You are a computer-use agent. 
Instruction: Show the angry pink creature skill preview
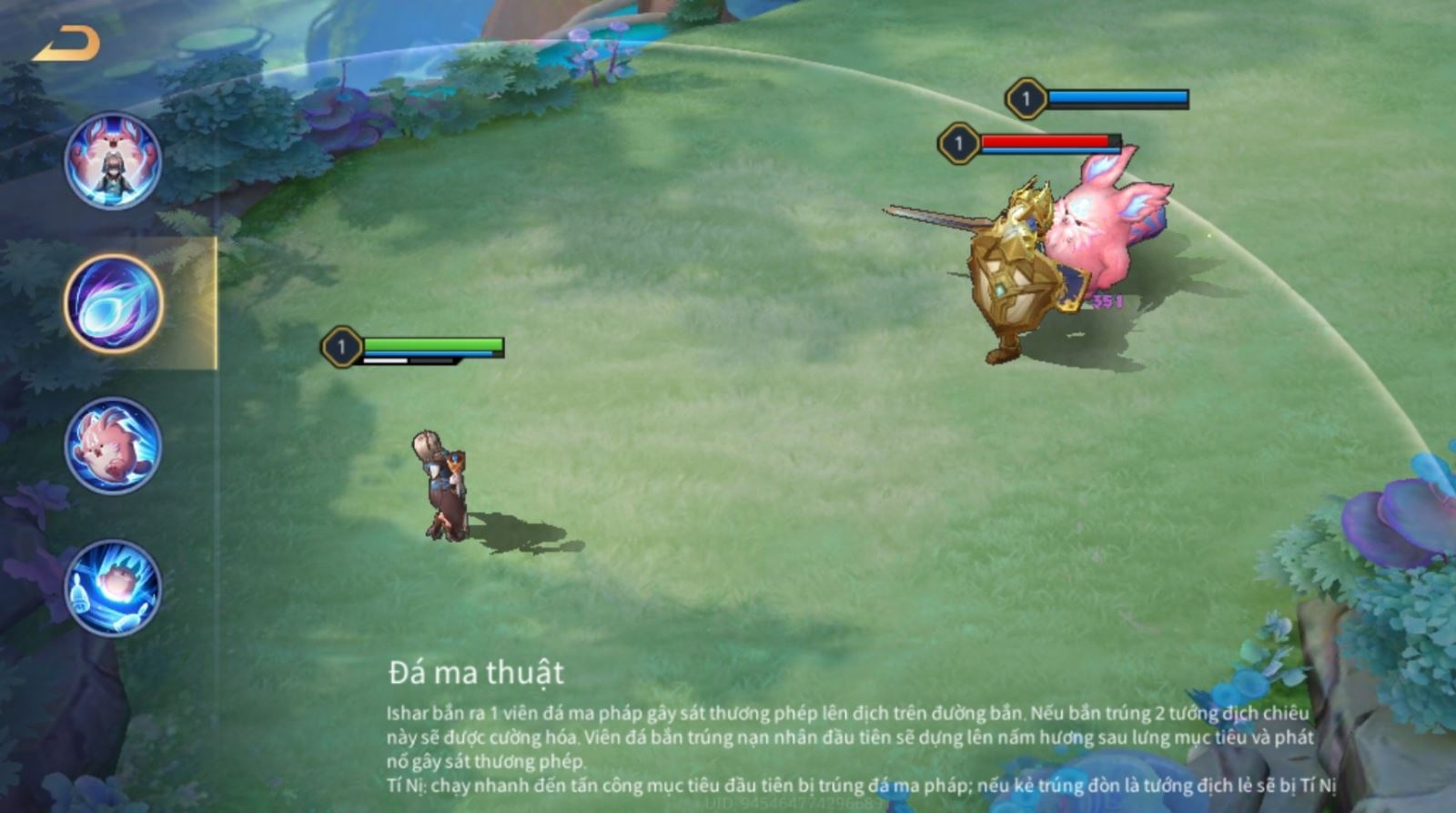coord(113,446)
